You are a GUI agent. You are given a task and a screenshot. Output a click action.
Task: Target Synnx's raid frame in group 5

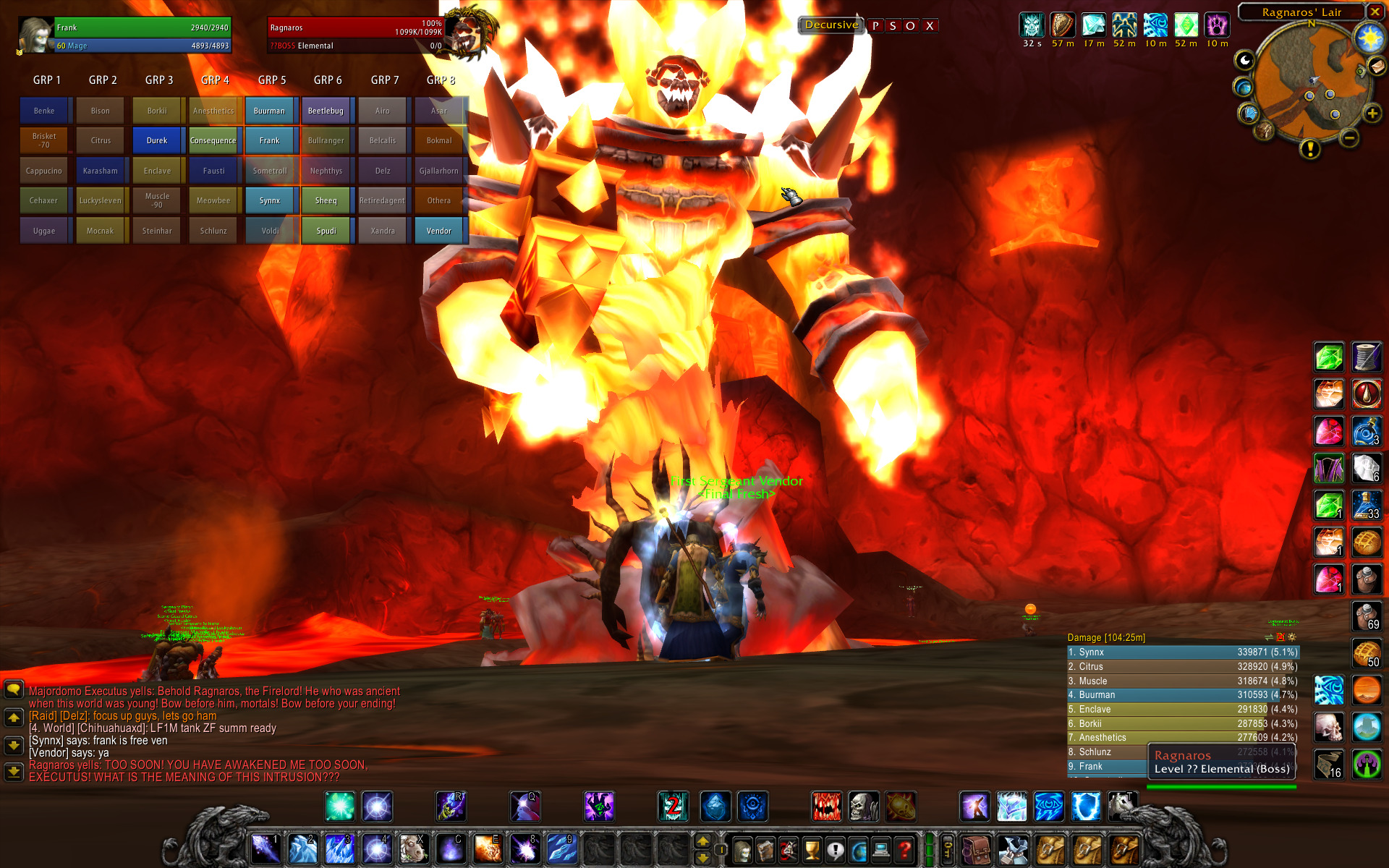[x=270, y=201]
